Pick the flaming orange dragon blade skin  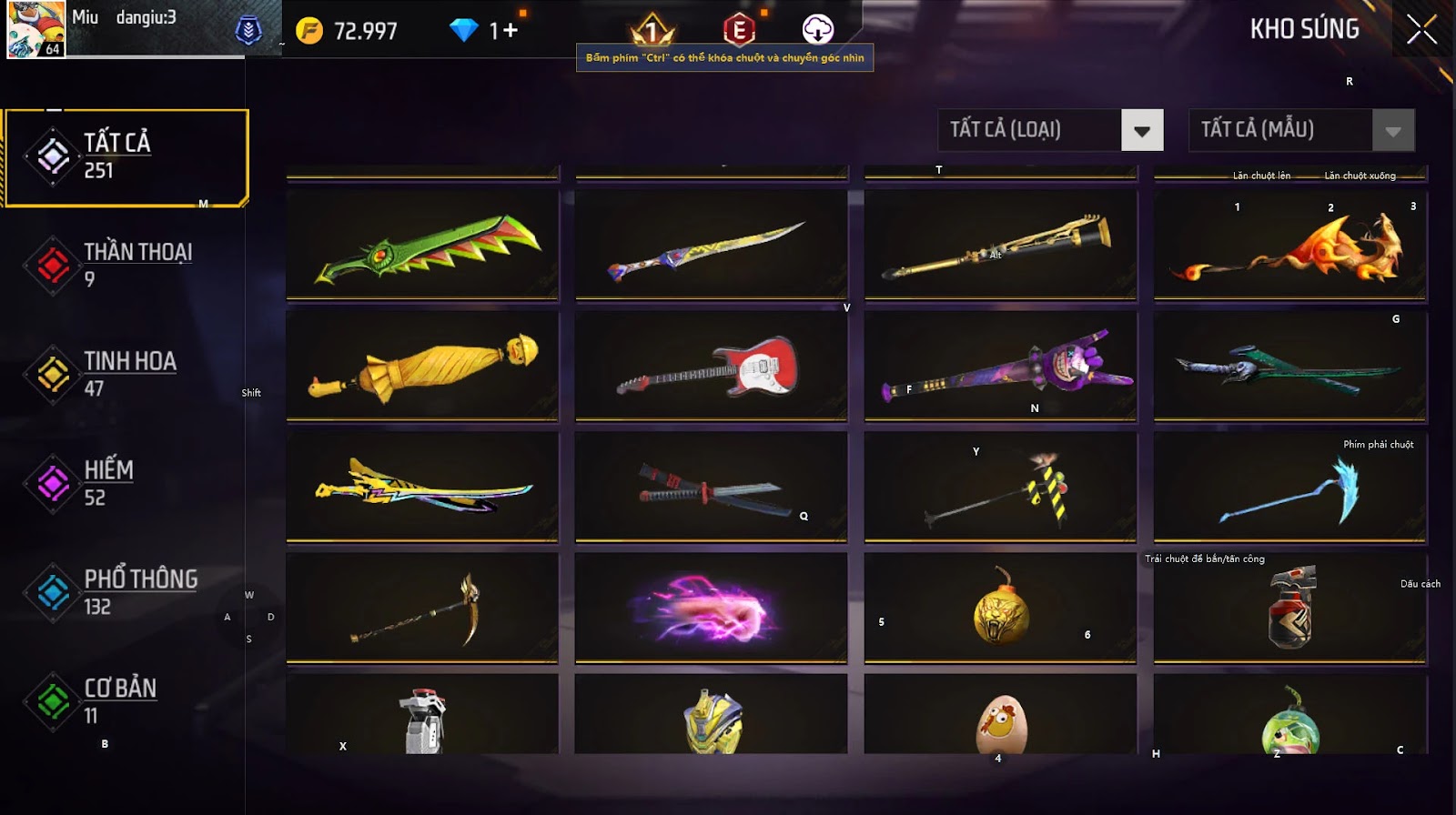click(1289, 244)
